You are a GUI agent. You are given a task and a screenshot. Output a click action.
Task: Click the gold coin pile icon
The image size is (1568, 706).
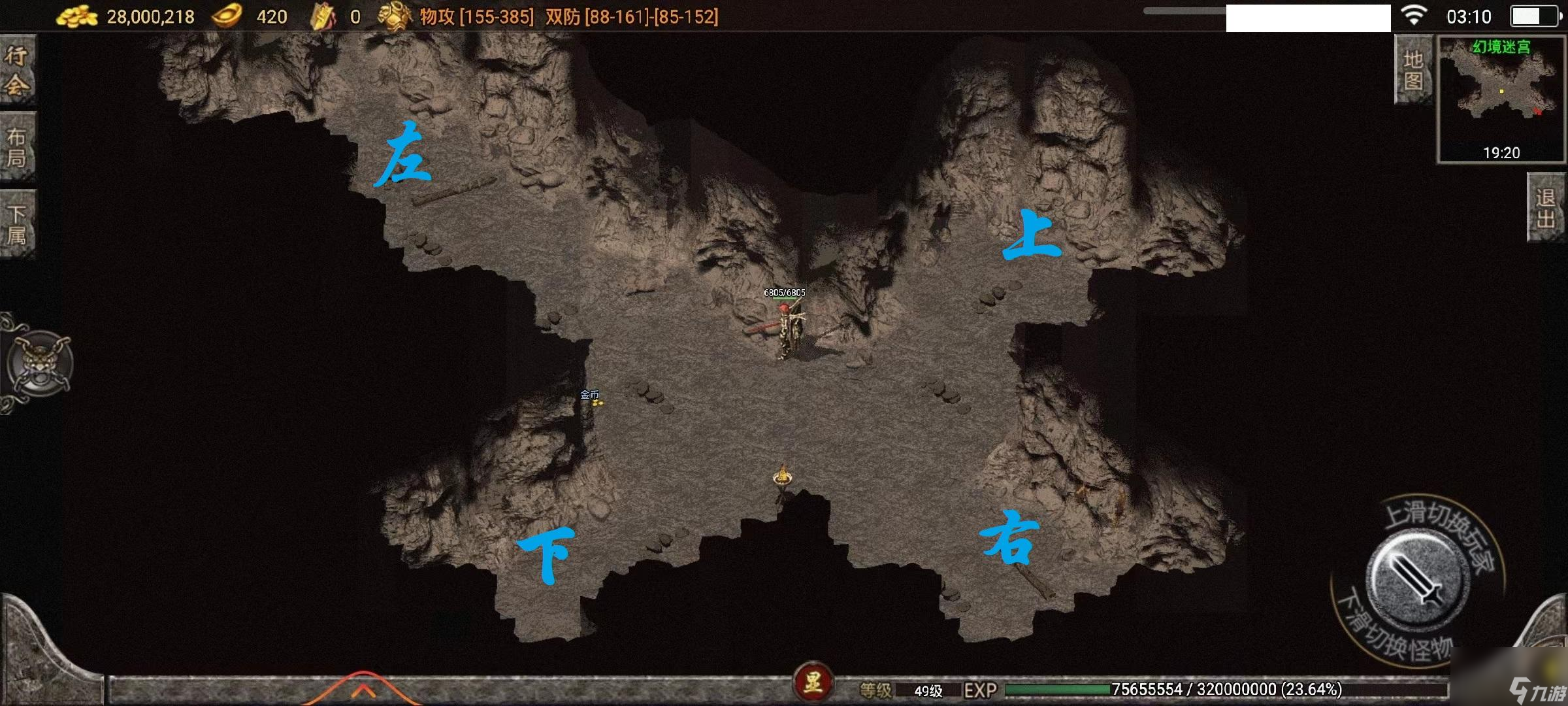77,16
